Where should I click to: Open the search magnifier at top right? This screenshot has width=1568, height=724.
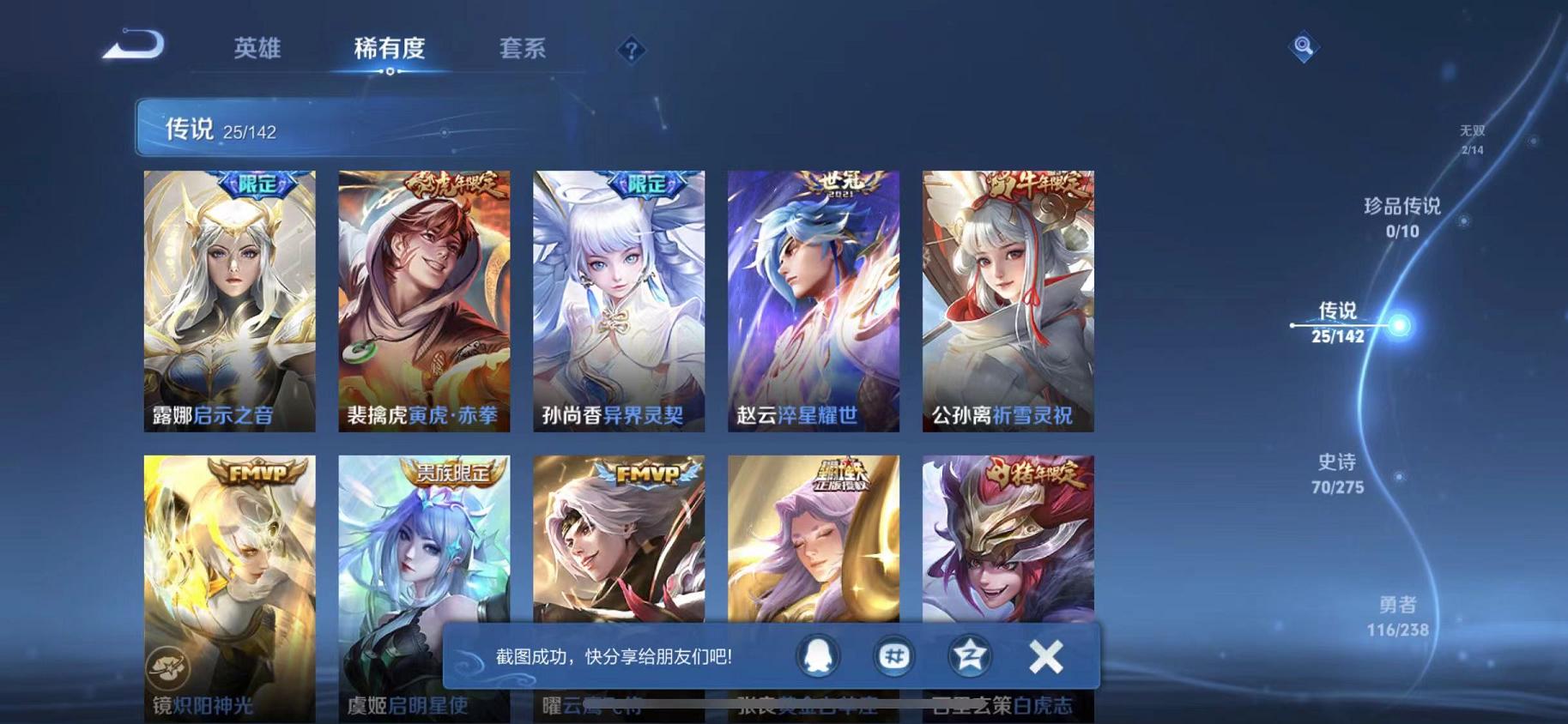[1304, 47]
